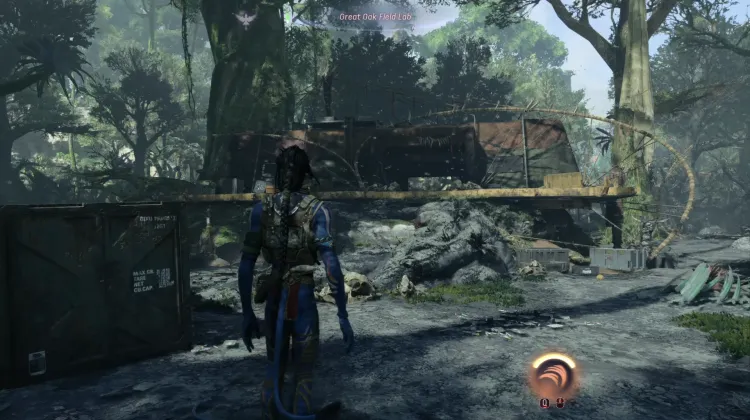Screen dimensions: 750x420
Task: Select the winged bird compass marker
Action: (x=246, y=18)
